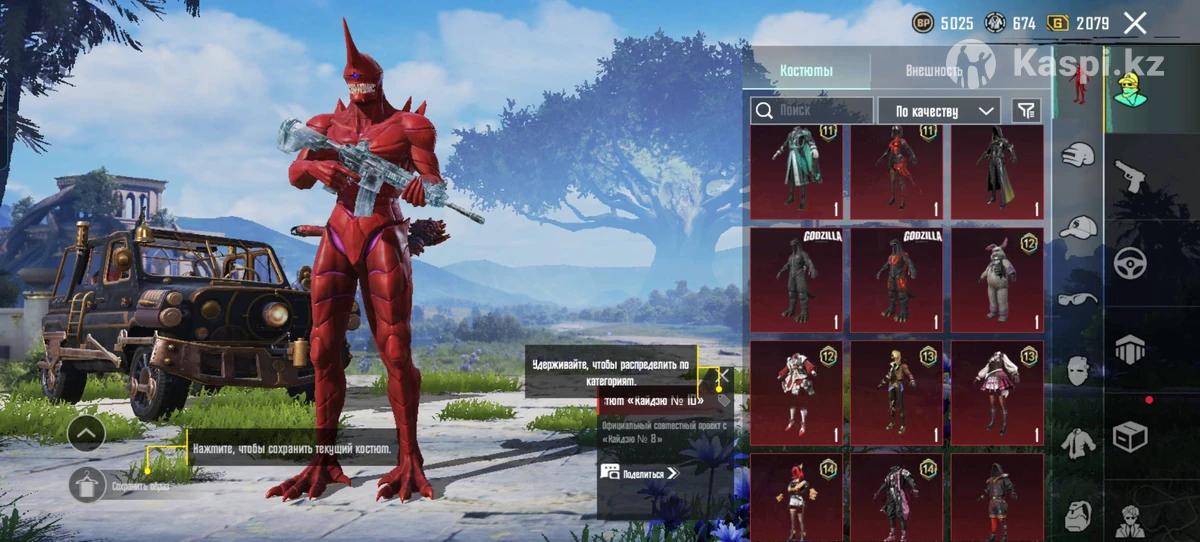Screen dimensions: 1200x542
Task: Close the inventory screen with the X
Action: 1135,23
